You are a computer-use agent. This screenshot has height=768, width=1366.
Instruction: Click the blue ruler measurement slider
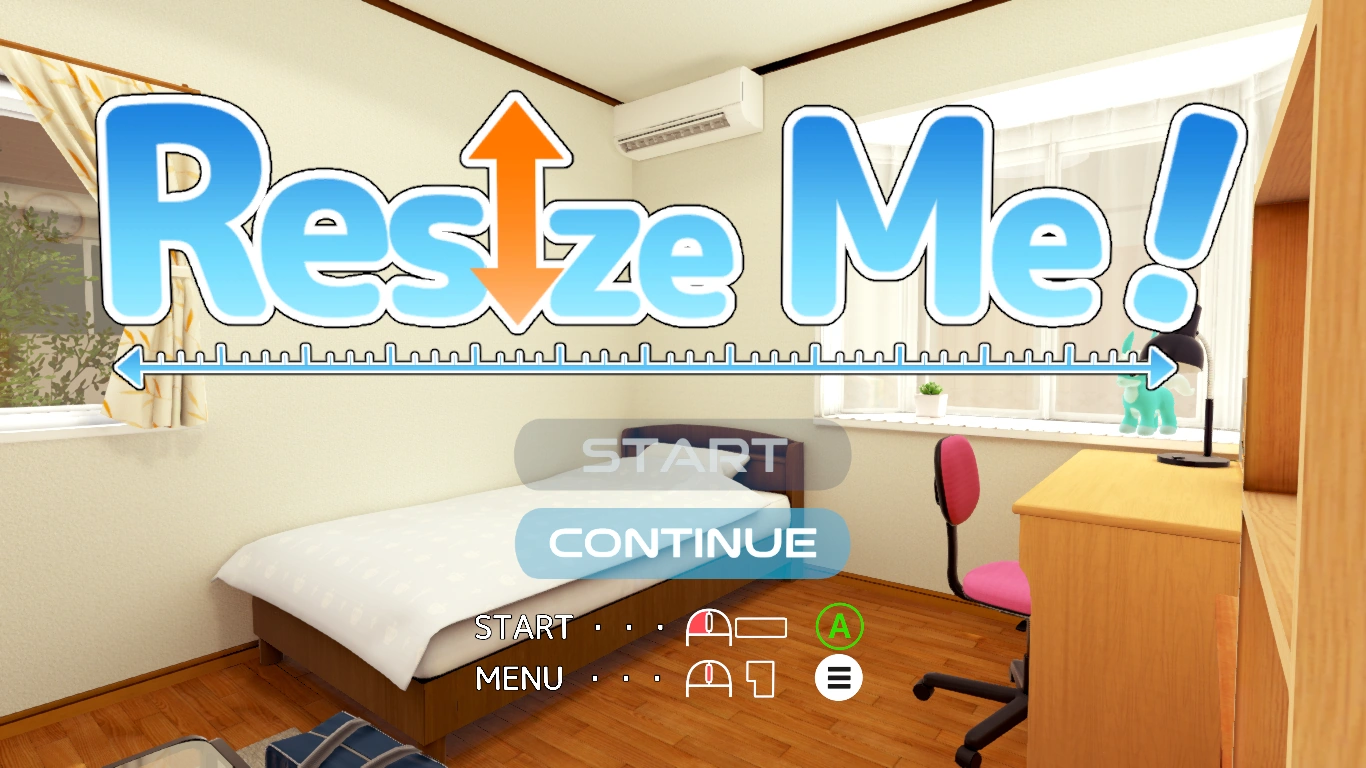[x=650, y=366]
